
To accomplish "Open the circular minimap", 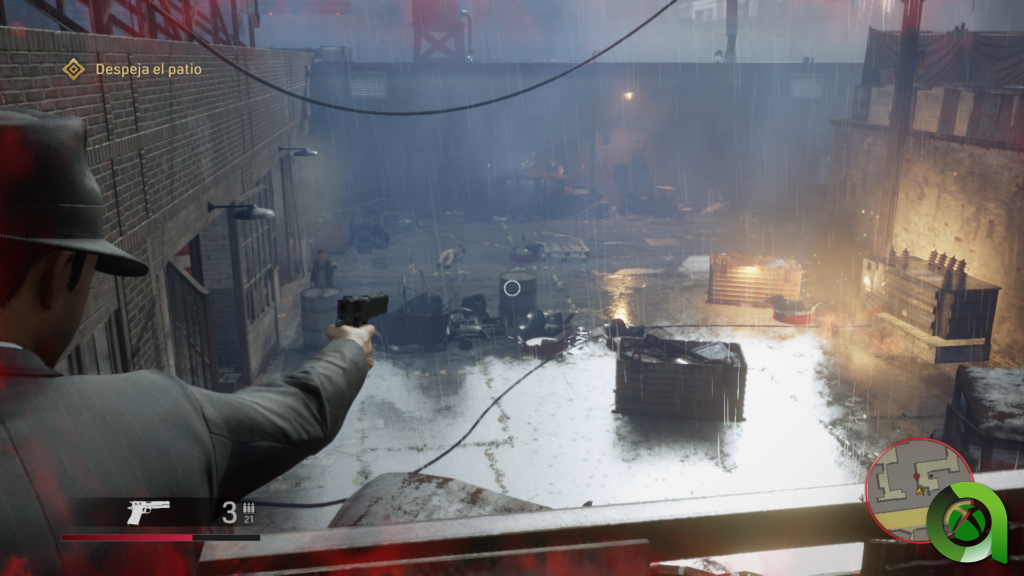I will [x=913, y=487].
